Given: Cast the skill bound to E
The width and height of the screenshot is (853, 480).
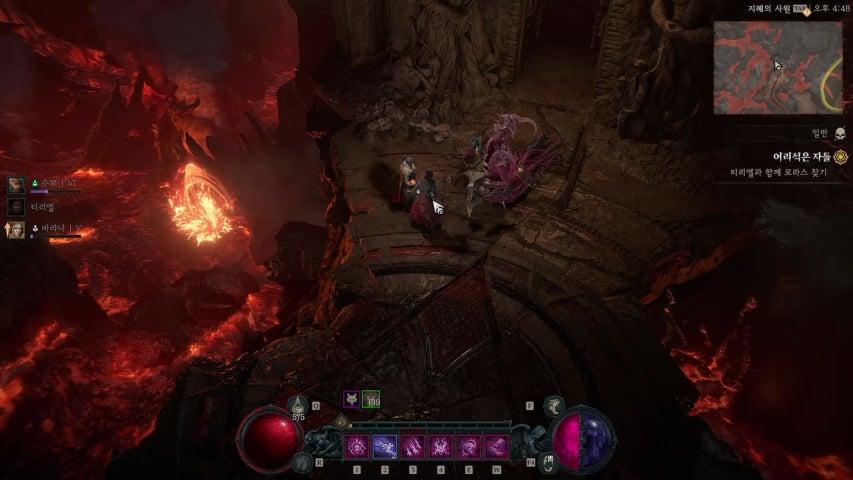Looking at the screenshot, I should [x=467, y=447].
